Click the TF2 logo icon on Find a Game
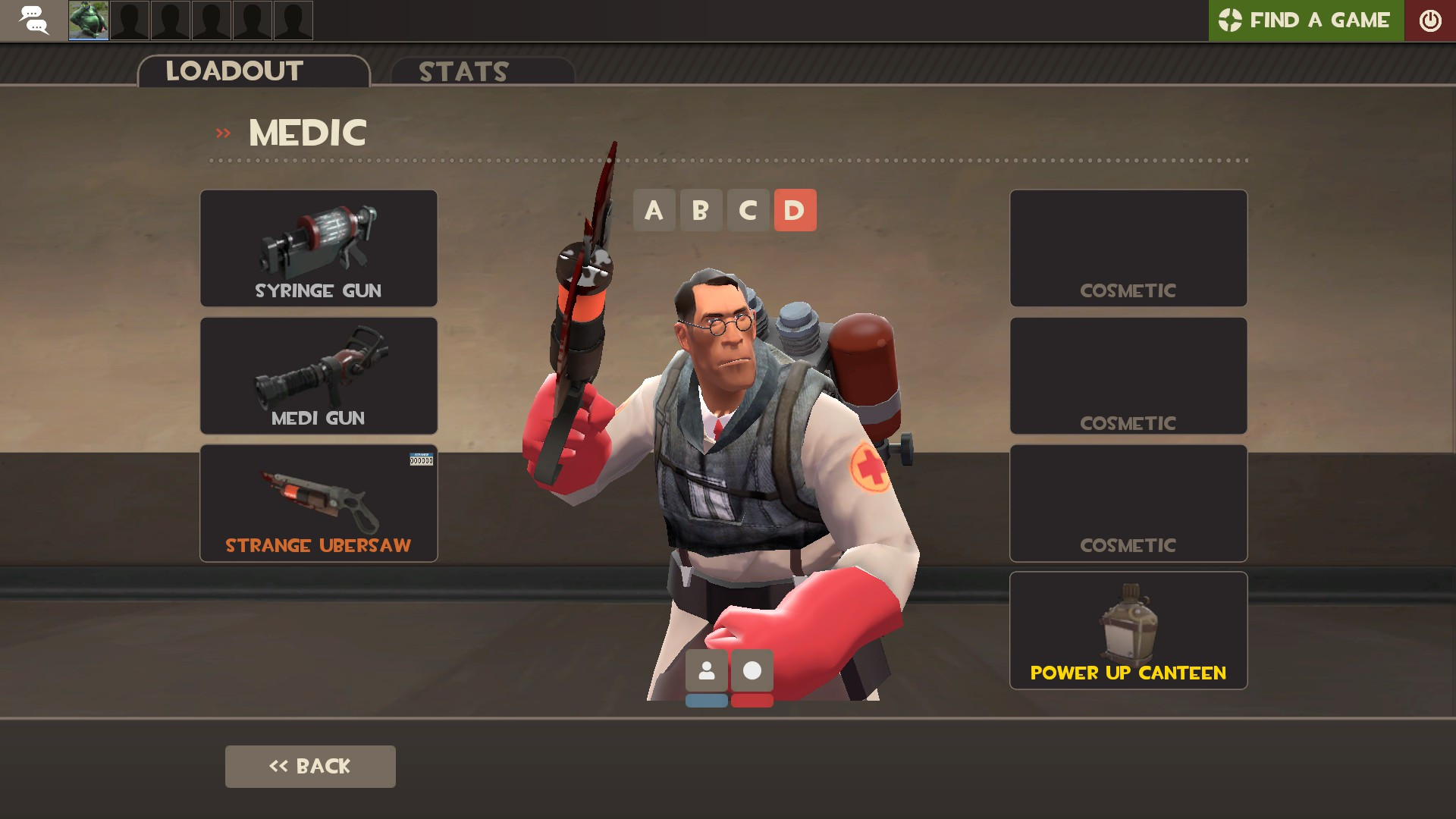This screenshot has width=1456, height=819. (1232, 20)
